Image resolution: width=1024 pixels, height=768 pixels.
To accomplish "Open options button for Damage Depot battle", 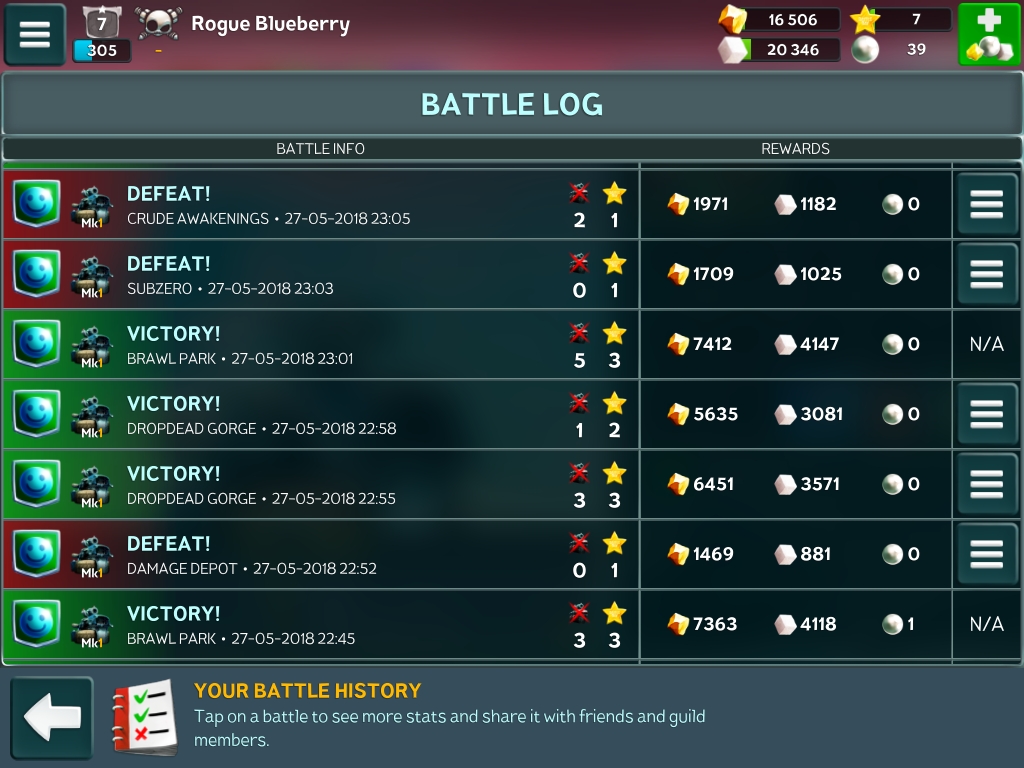I will point(986,554).
